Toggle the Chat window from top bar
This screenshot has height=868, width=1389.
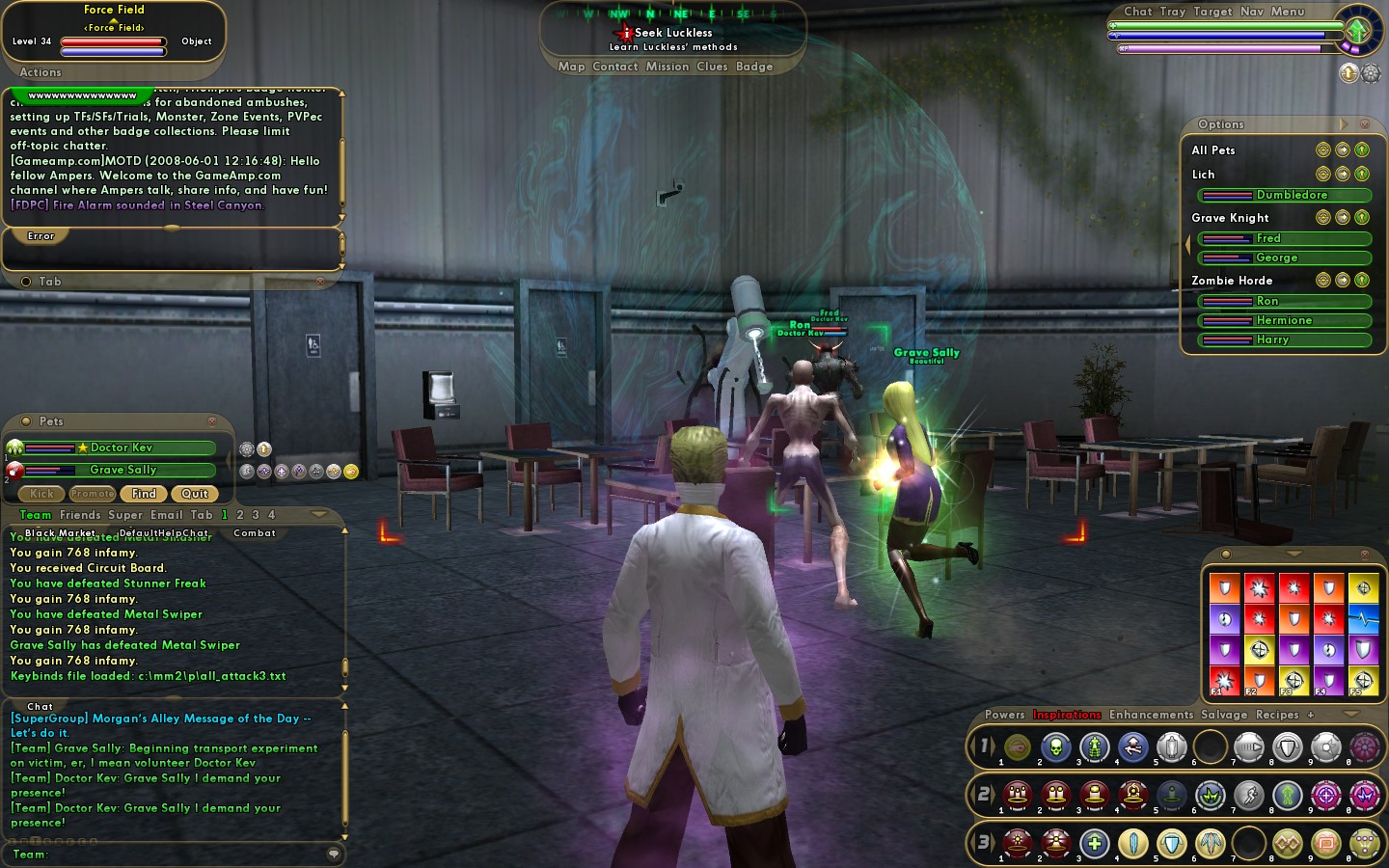pyautogui.click(x=1138, y=12)
